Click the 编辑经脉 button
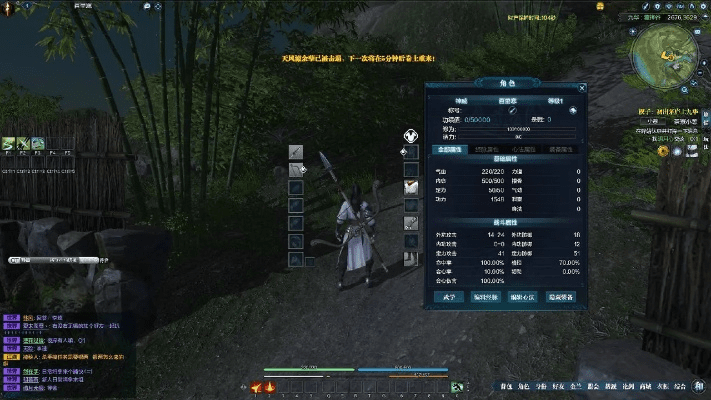The width and height of the screenshot is (711, 400). 485,297
